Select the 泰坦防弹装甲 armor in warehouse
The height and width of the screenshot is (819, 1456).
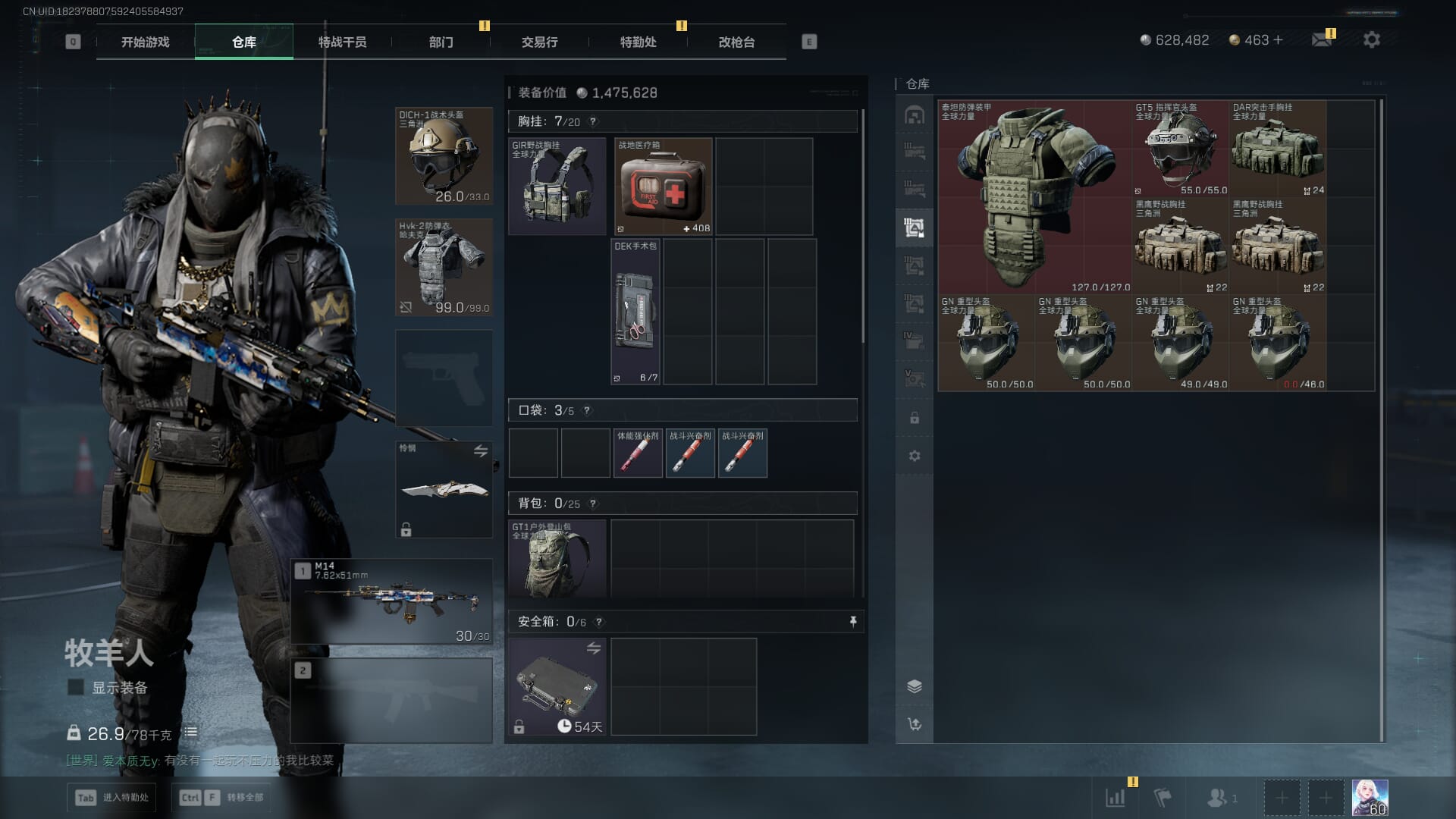click(x=1035, y=197)
